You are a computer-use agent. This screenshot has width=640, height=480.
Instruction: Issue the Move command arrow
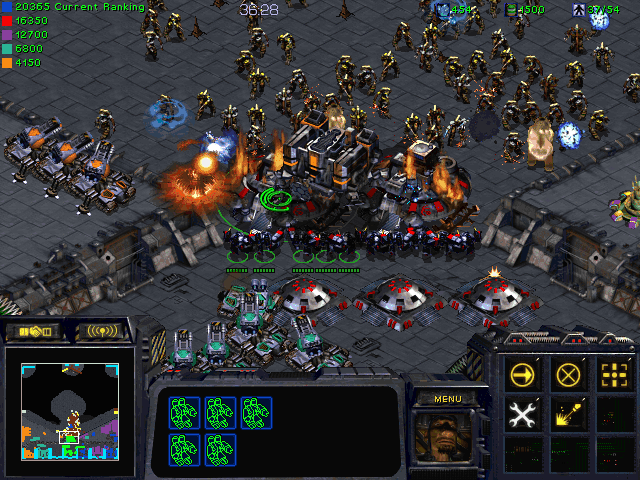[x=523, y=375]
